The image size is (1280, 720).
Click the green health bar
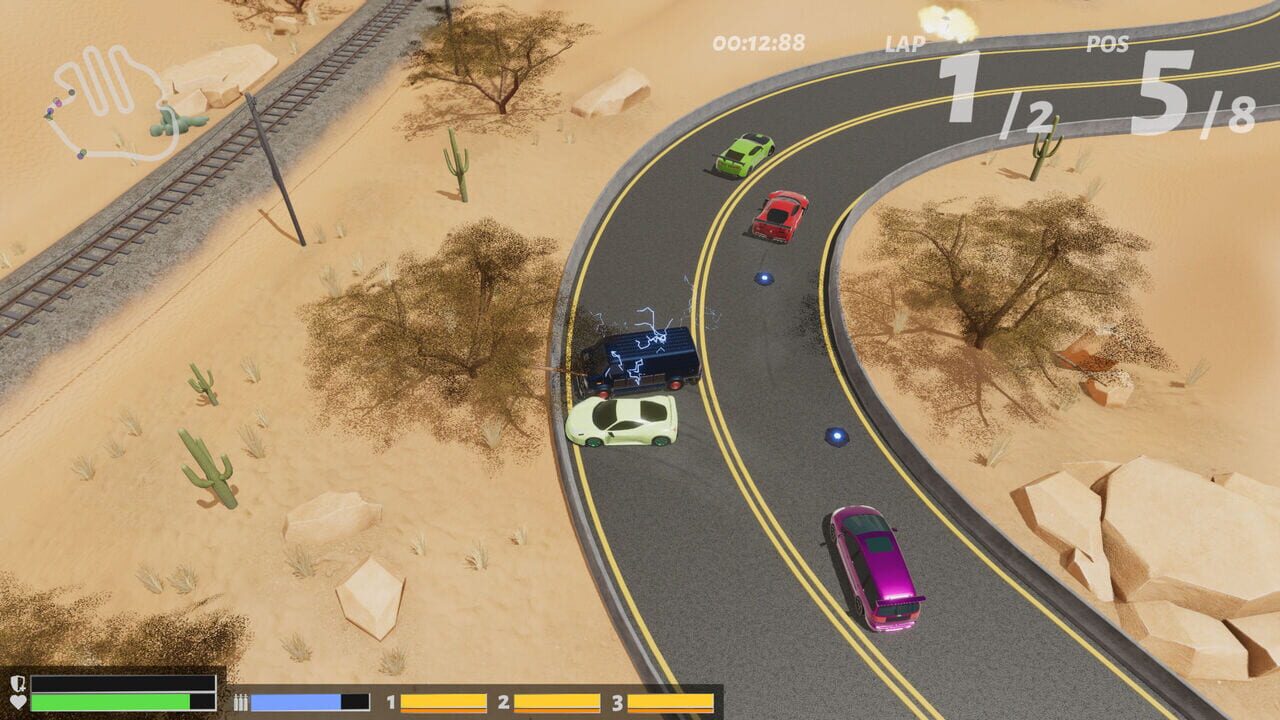coord(110,701)
